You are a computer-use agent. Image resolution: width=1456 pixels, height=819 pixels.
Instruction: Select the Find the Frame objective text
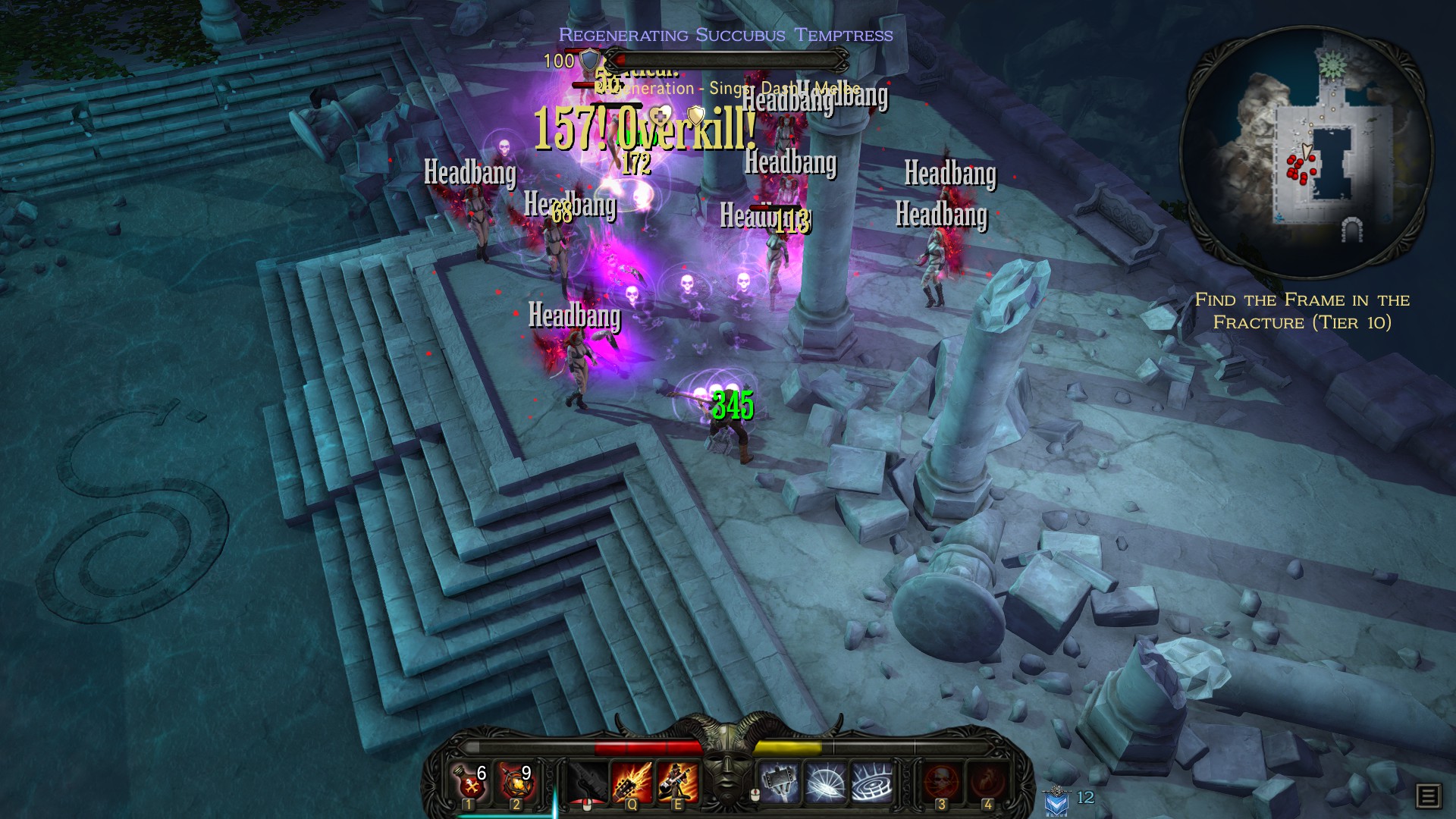[x=1302, y=311]
